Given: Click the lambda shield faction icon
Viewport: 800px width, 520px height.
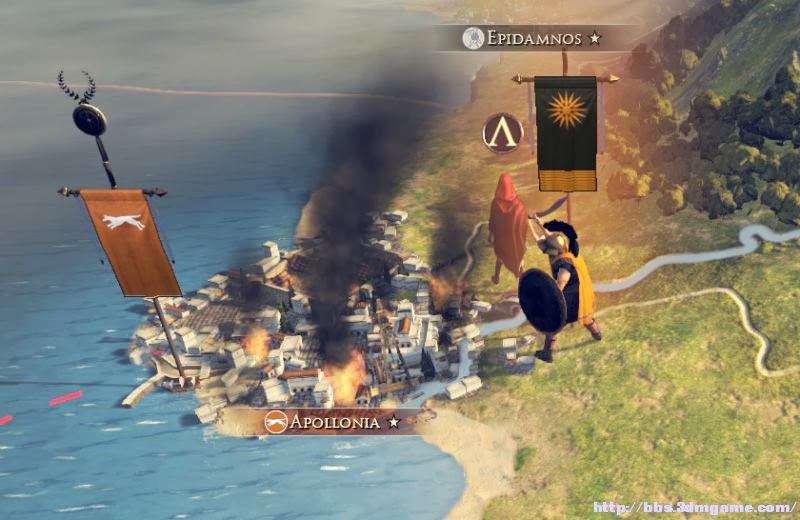Looking at the screenshot, I should point(503,133).
